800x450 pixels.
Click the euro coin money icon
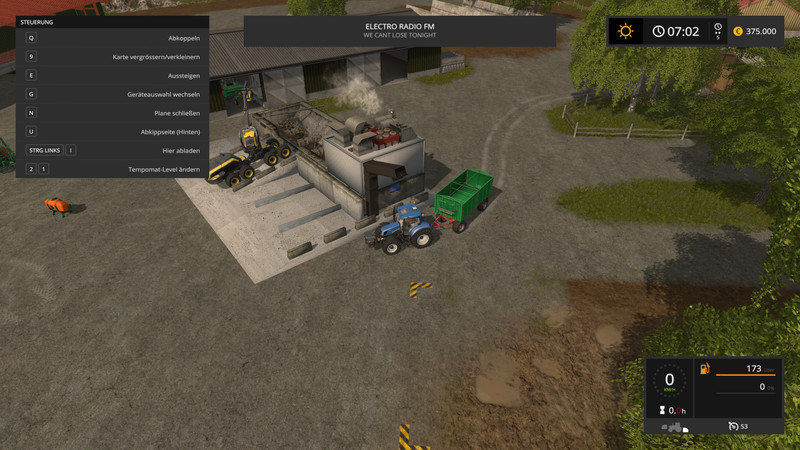point(738,31)
